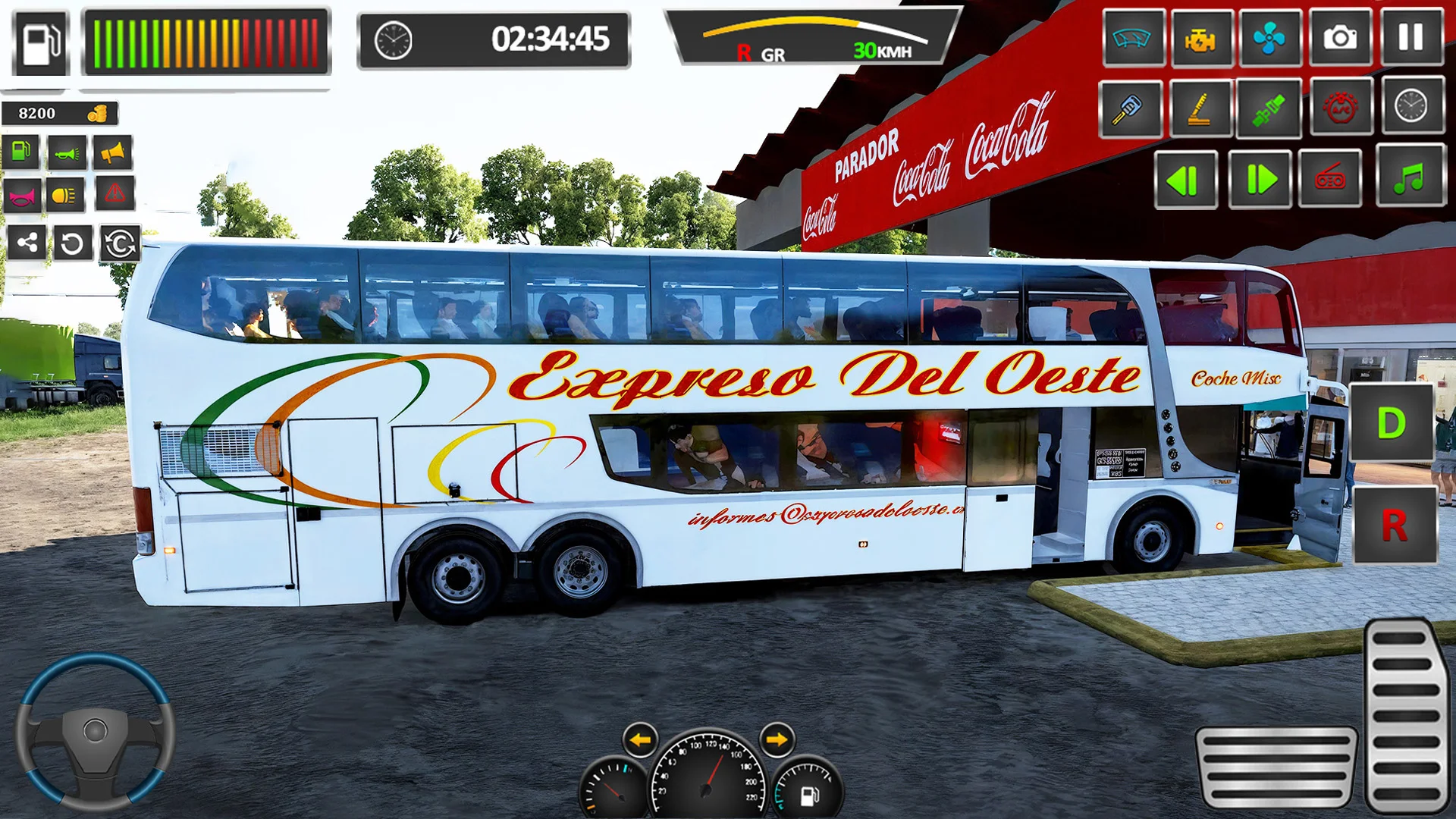Switch camera view with the camera icon
Image resolution: width=1456 pixels, height=819 pixels.
[1340, 38]
